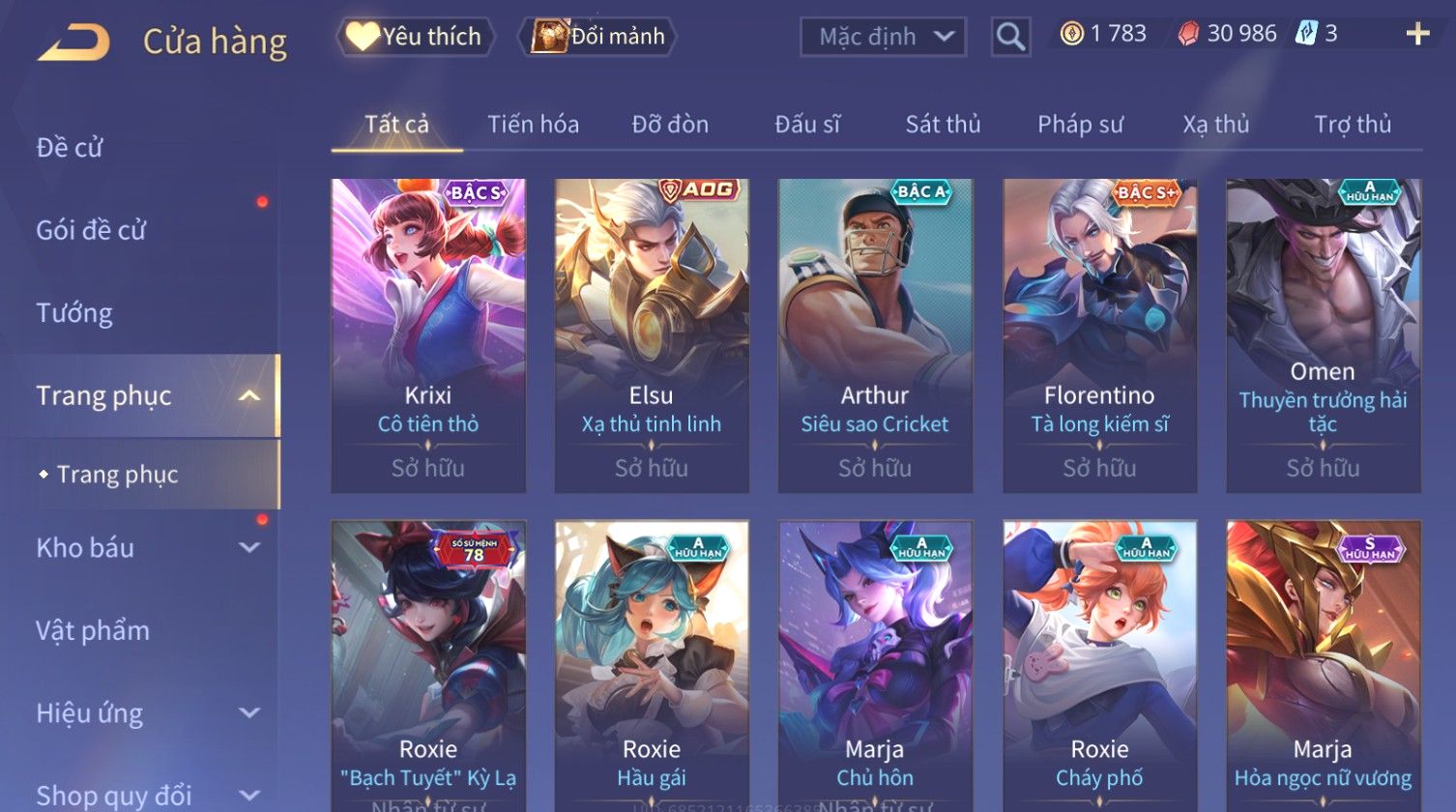This screenshot has width=1456, height=812.
Task: Go back using the arrow button
Action: (x=73, y=43)
